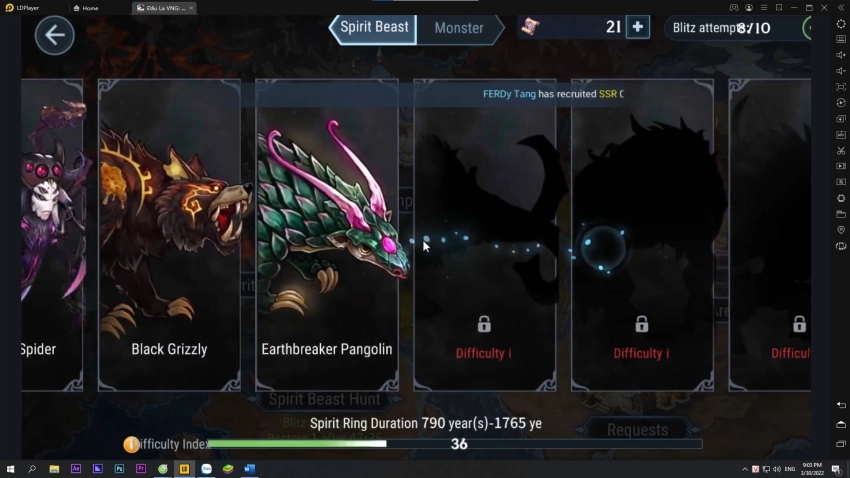Go back using the arrow button

(x=54, y=36)
